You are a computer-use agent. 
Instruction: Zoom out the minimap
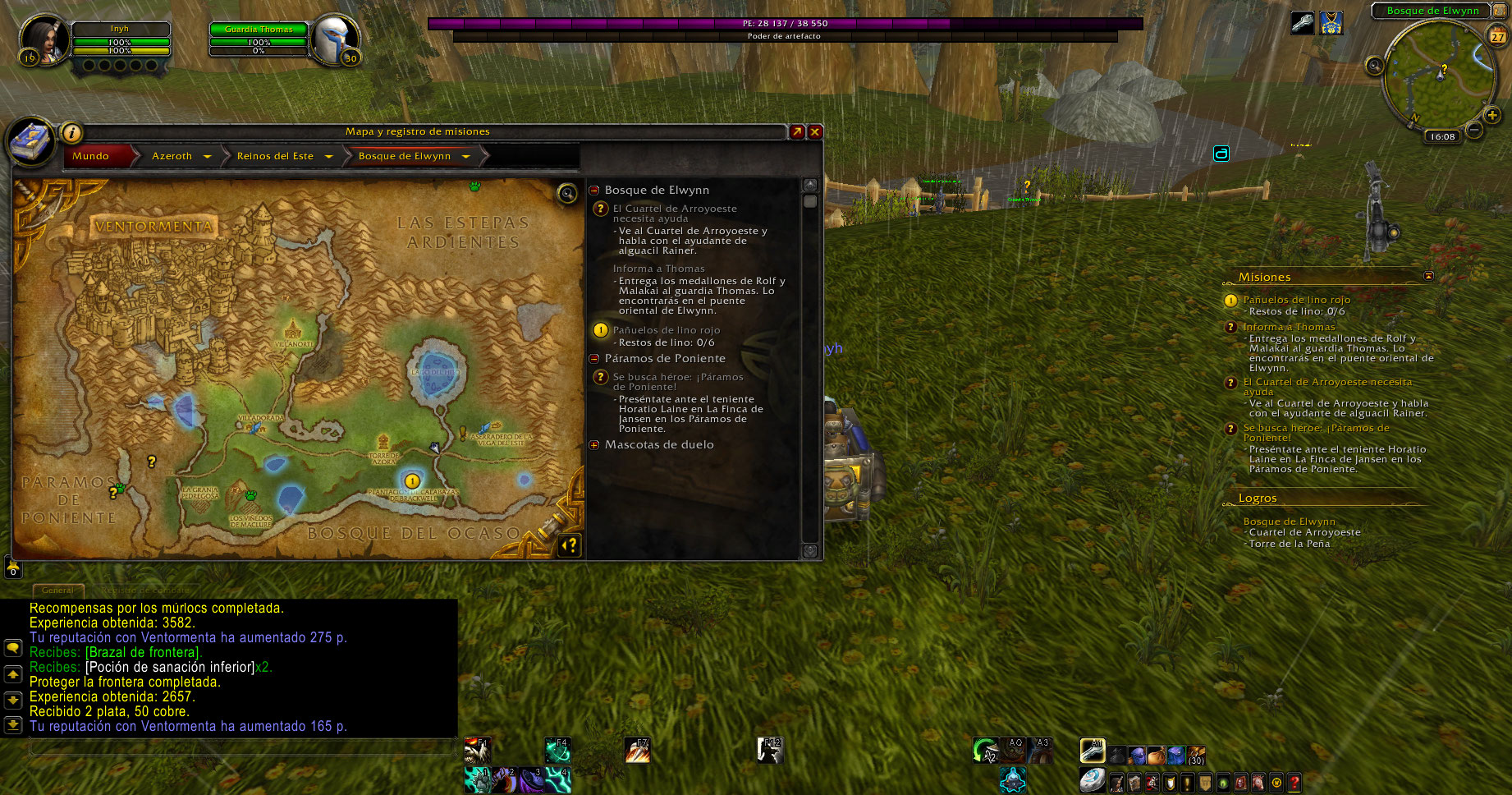click(1474, 130)
